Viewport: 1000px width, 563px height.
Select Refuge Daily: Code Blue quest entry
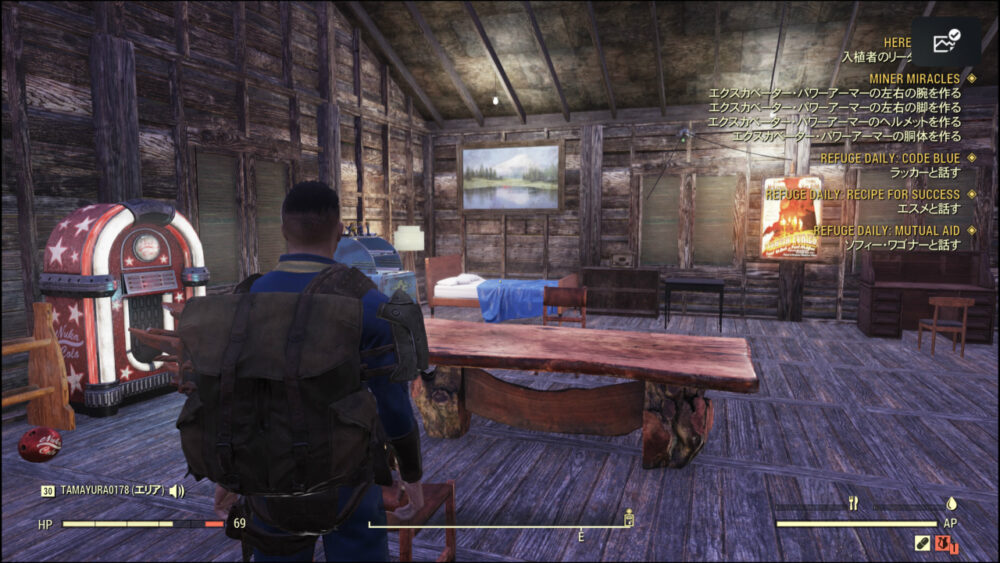pyautogui.click(x=889, y=158)
